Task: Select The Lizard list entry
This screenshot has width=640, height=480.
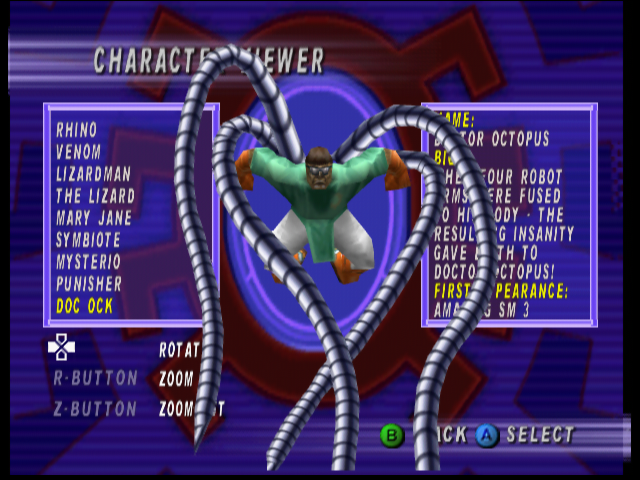Action: pyautogui.click(x=96, y=196)
